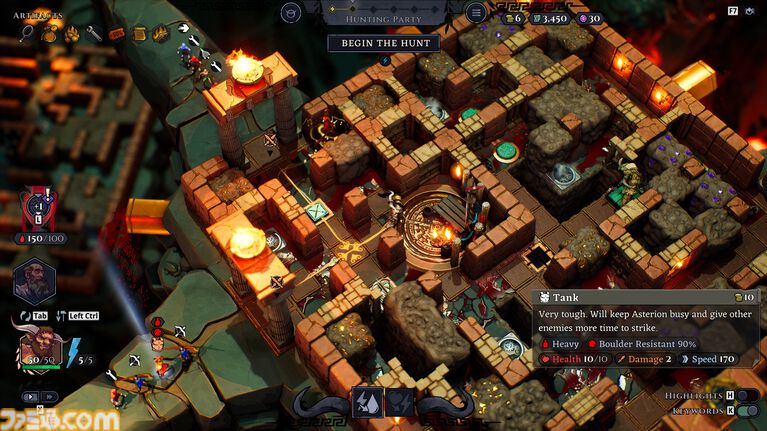Activate the droplet ability in the bottom bar
This screenshot has width=767, height=431.
[368, 402]
